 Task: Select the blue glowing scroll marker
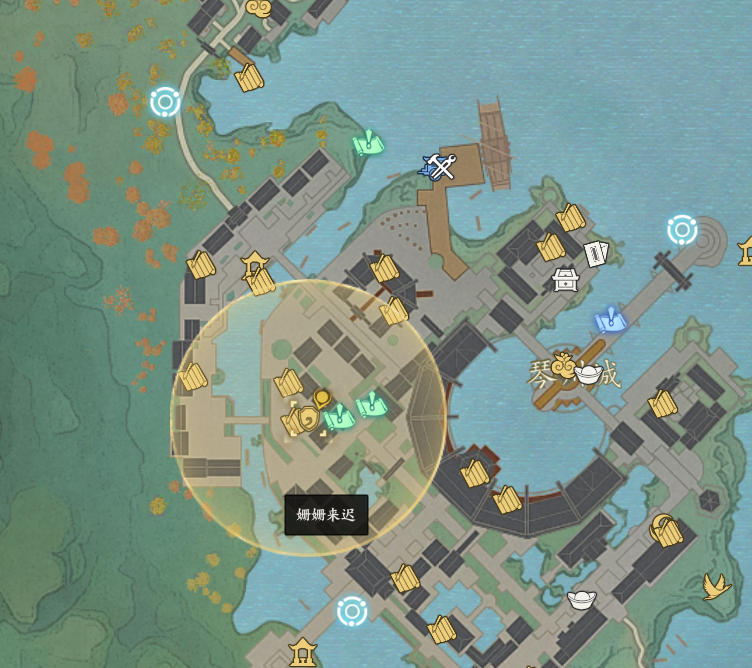coord(609,320)
